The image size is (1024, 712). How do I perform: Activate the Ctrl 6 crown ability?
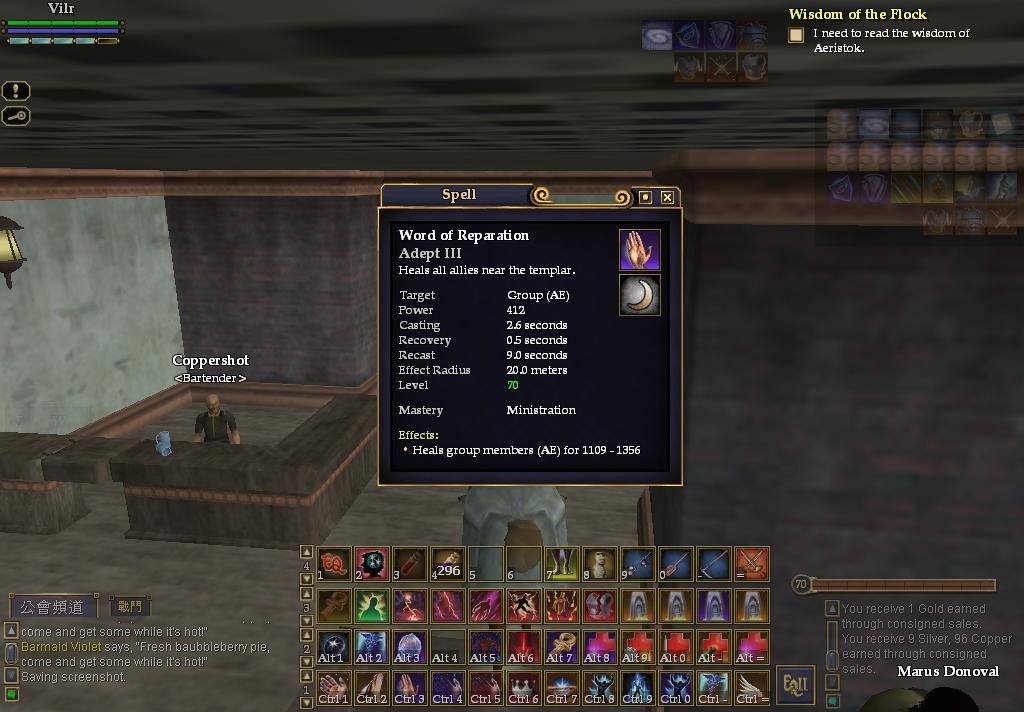click(x=523, y=687)
